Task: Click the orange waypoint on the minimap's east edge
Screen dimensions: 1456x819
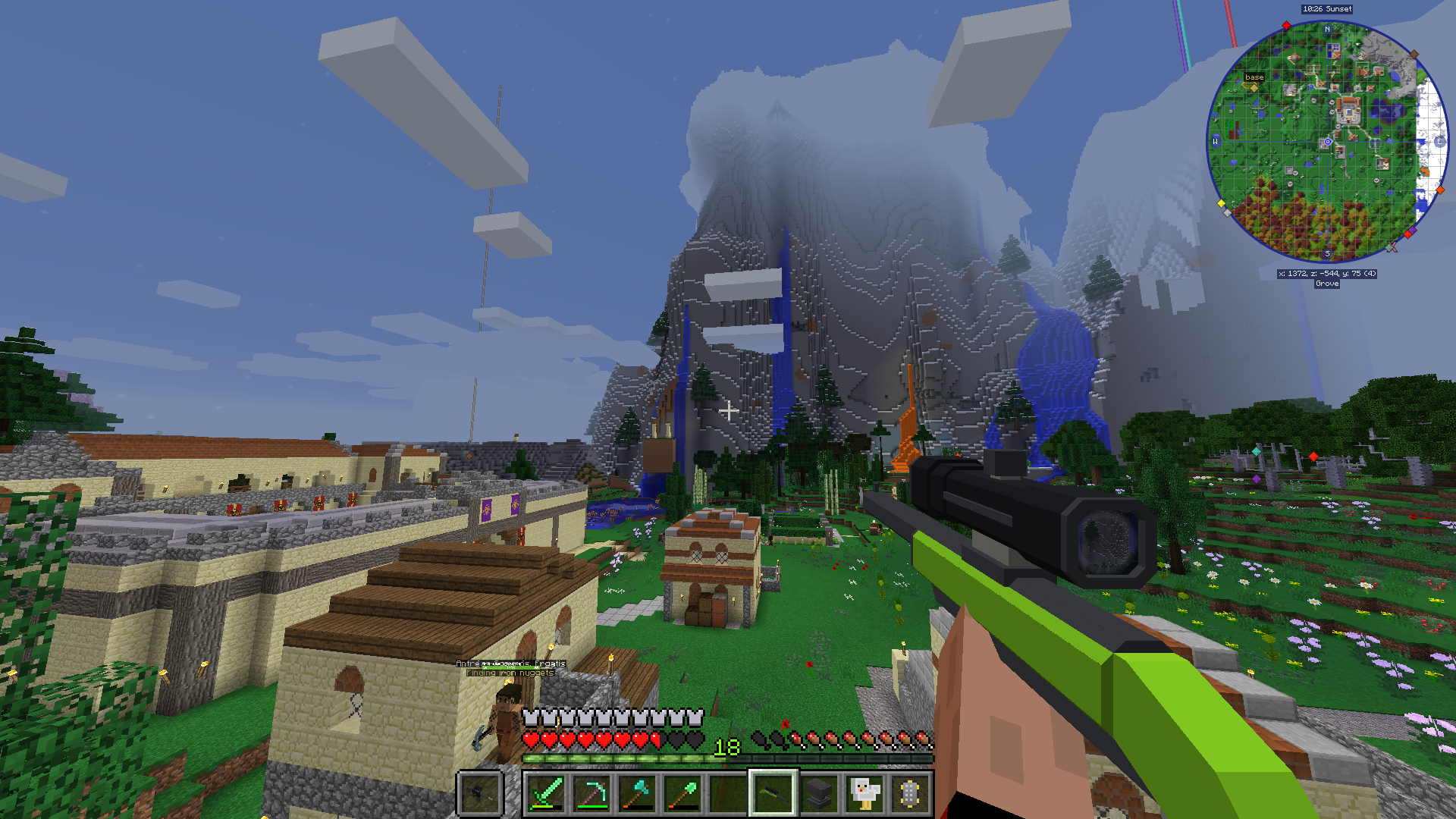Action: tap(1440, 189)
